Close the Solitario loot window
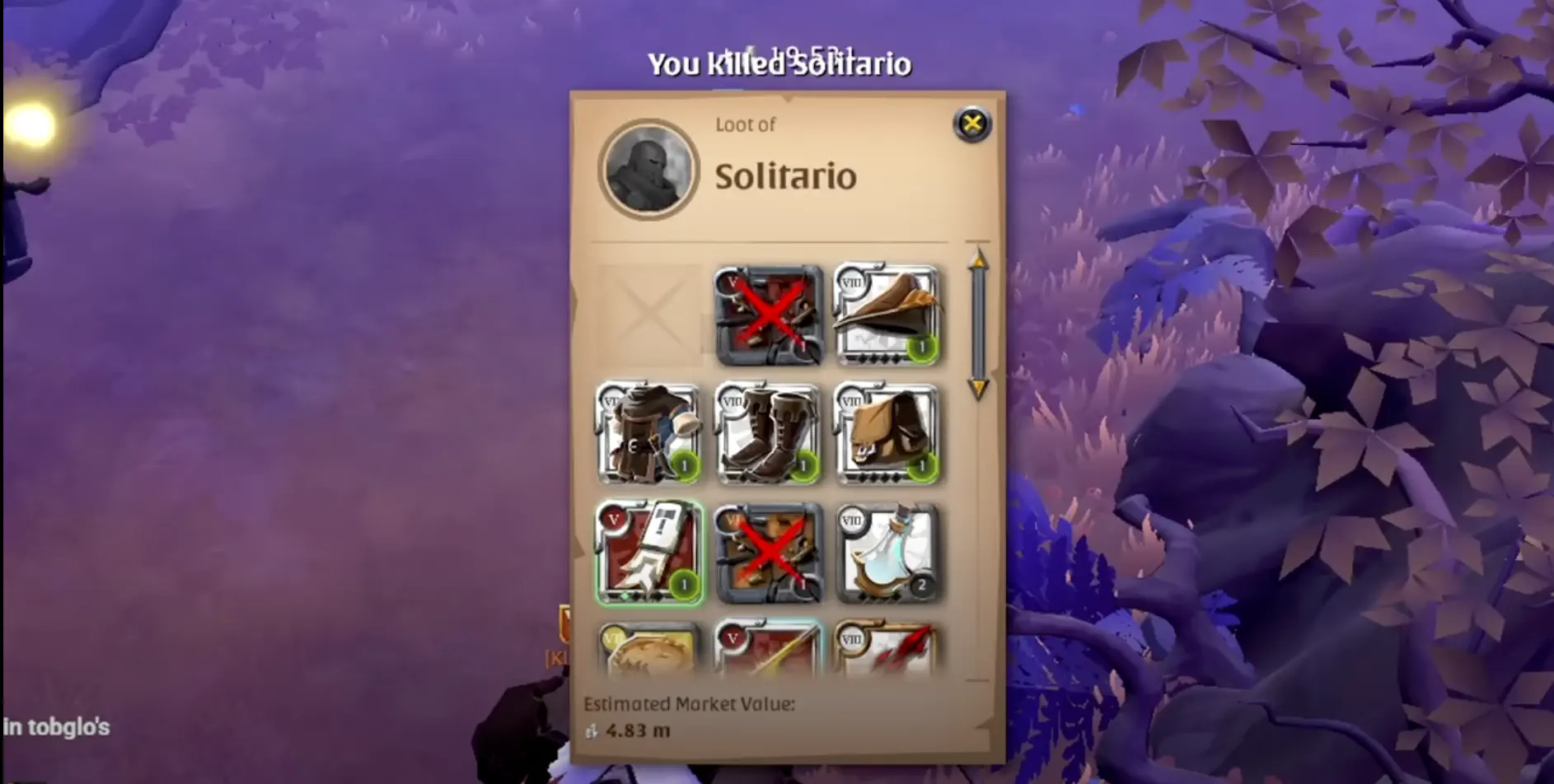 (971, 124)
